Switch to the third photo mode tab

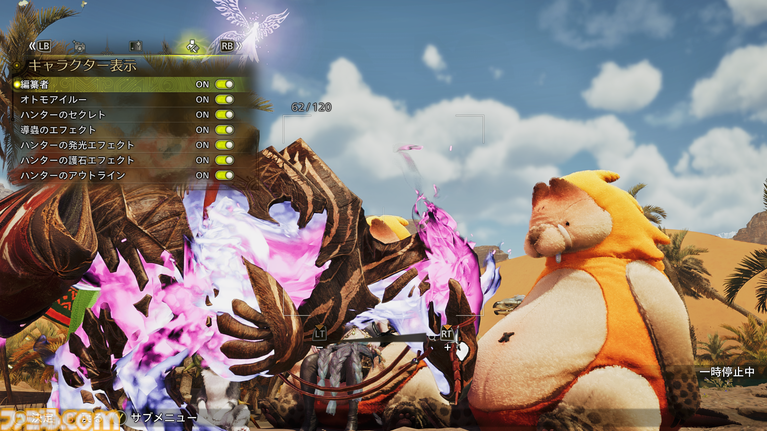tap(136, 46)
